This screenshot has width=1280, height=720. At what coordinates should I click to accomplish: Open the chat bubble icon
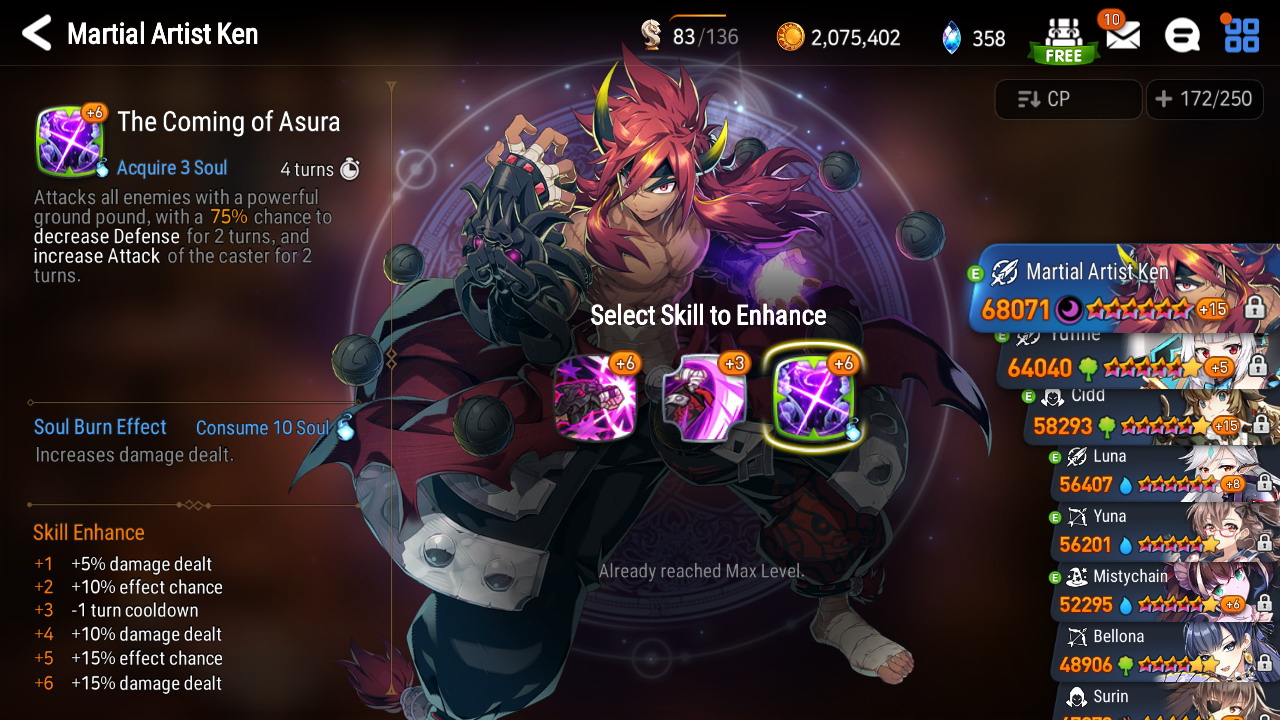point(1182,36)
